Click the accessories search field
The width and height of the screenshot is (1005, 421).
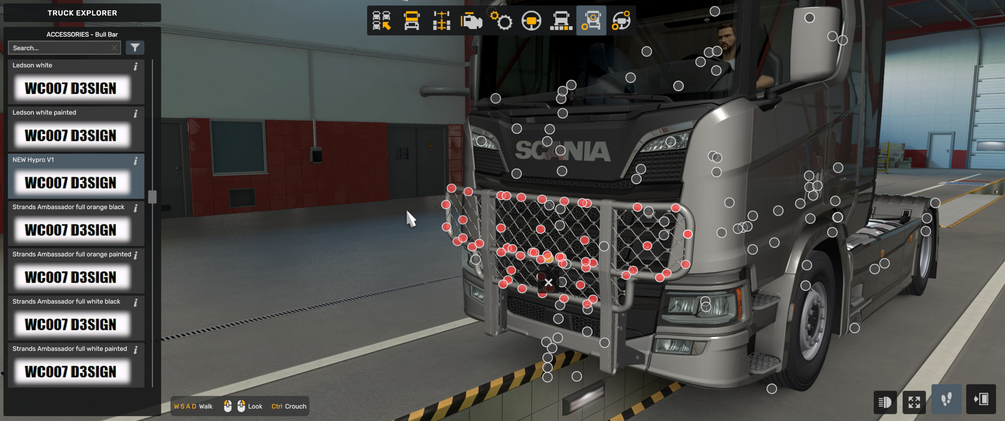[x=60, y=48]
